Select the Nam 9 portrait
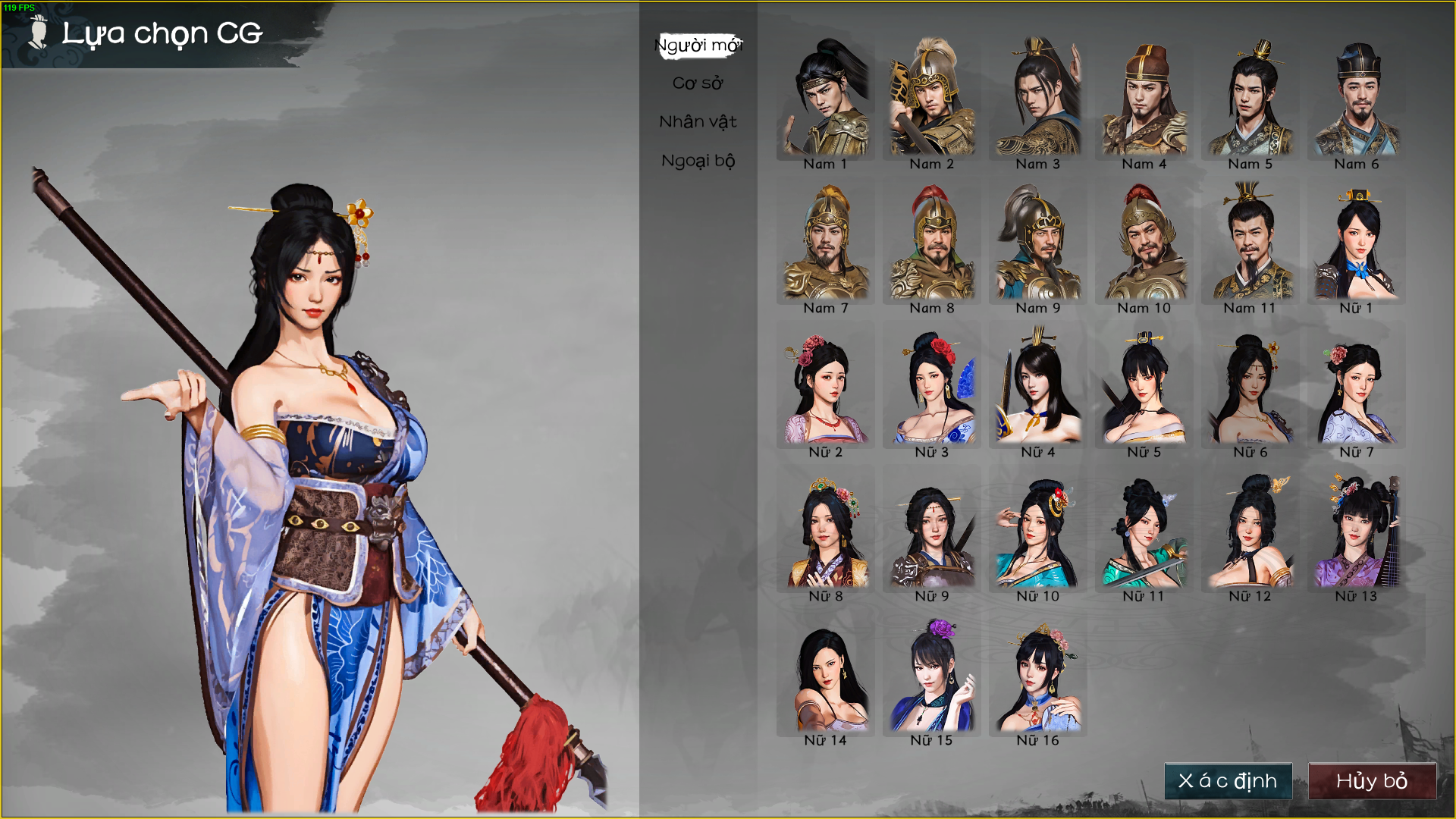The image size is (1456, 819). (1038, 243)
